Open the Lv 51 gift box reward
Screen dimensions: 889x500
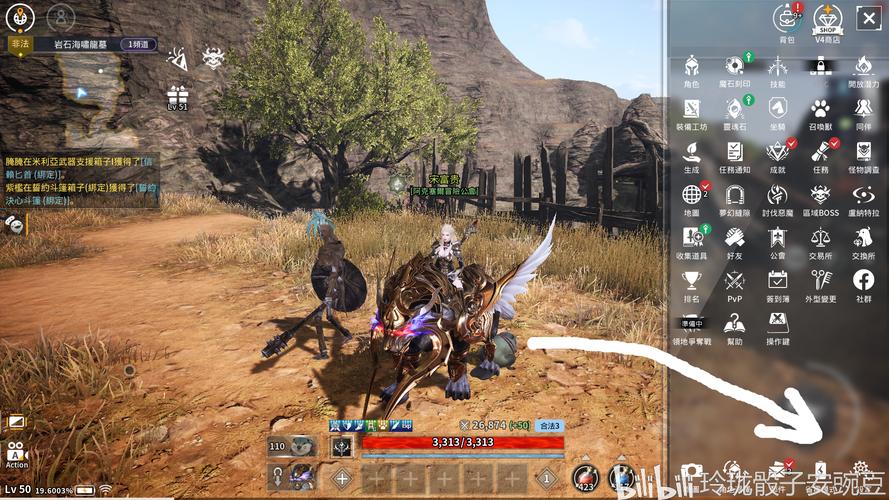pyautogui.click(x=177, y=96)
